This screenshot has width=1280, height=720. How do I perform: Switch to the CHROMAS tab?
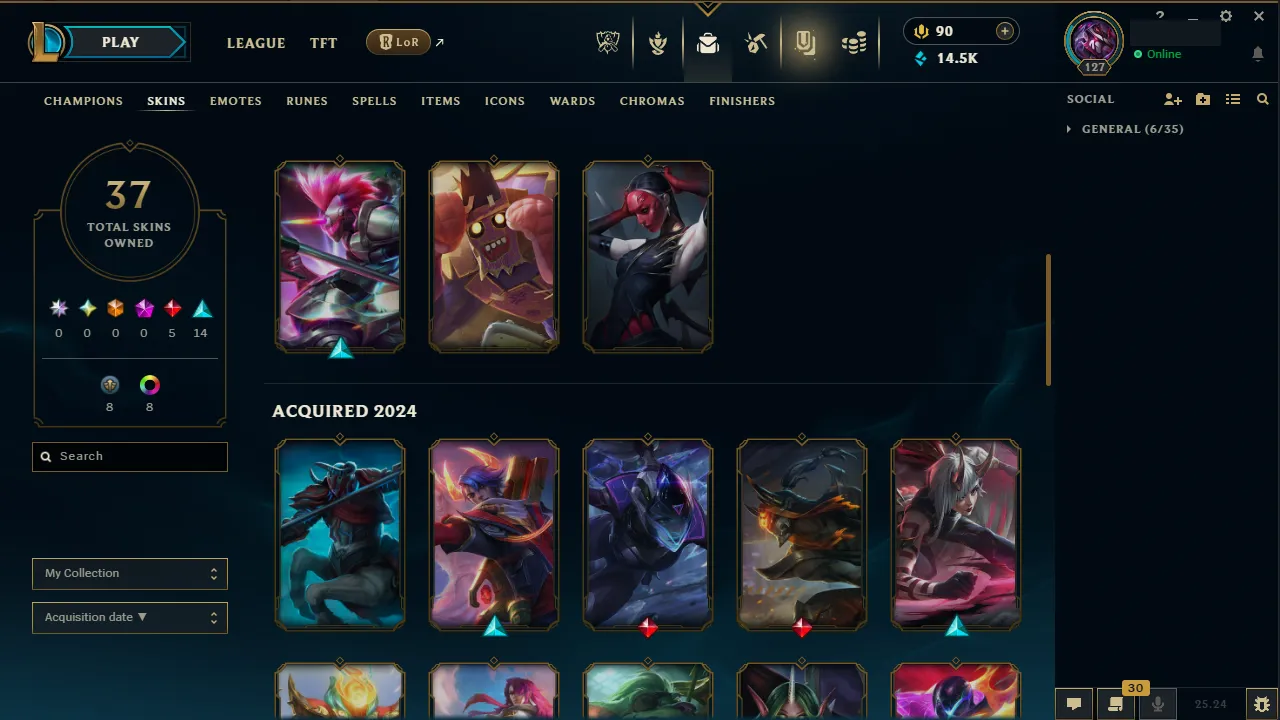pos(652,101)
